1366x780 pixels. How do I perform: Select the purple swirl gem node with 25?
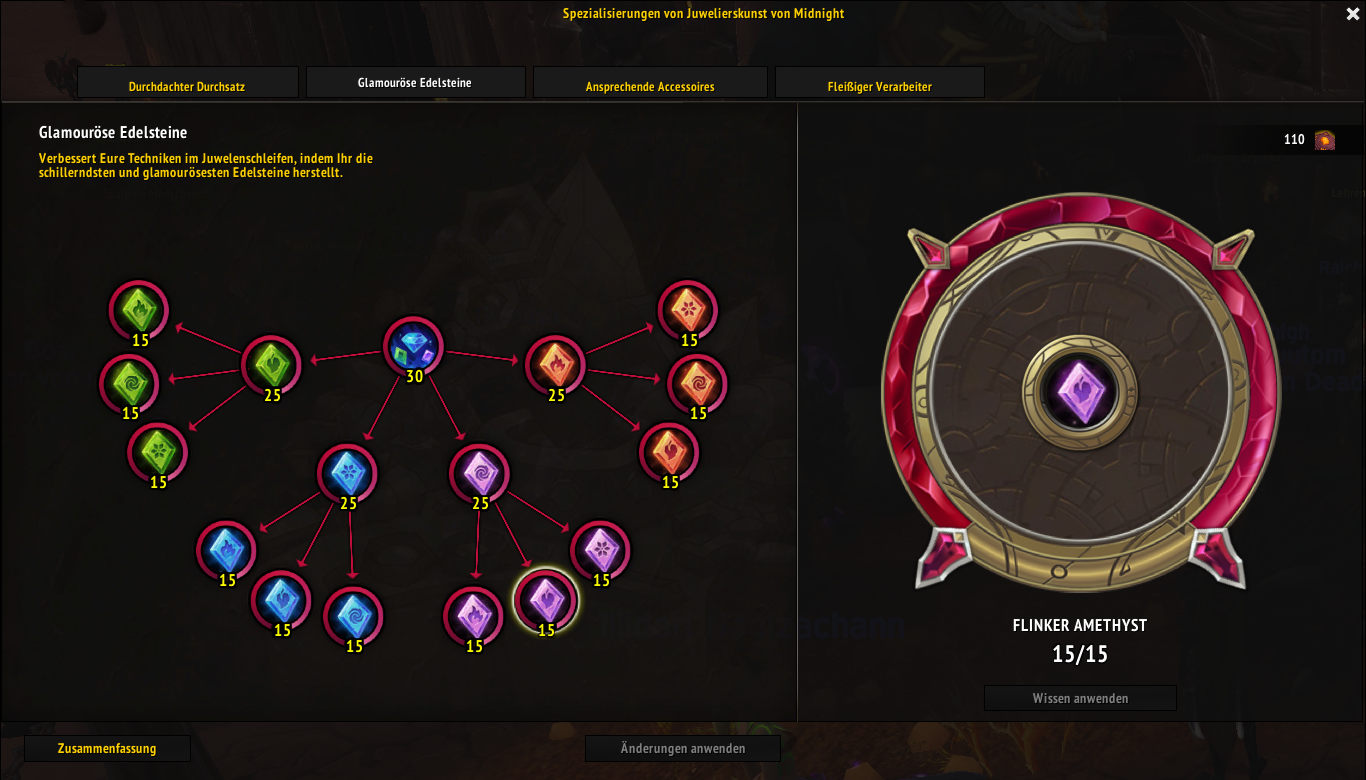[480, 473]
